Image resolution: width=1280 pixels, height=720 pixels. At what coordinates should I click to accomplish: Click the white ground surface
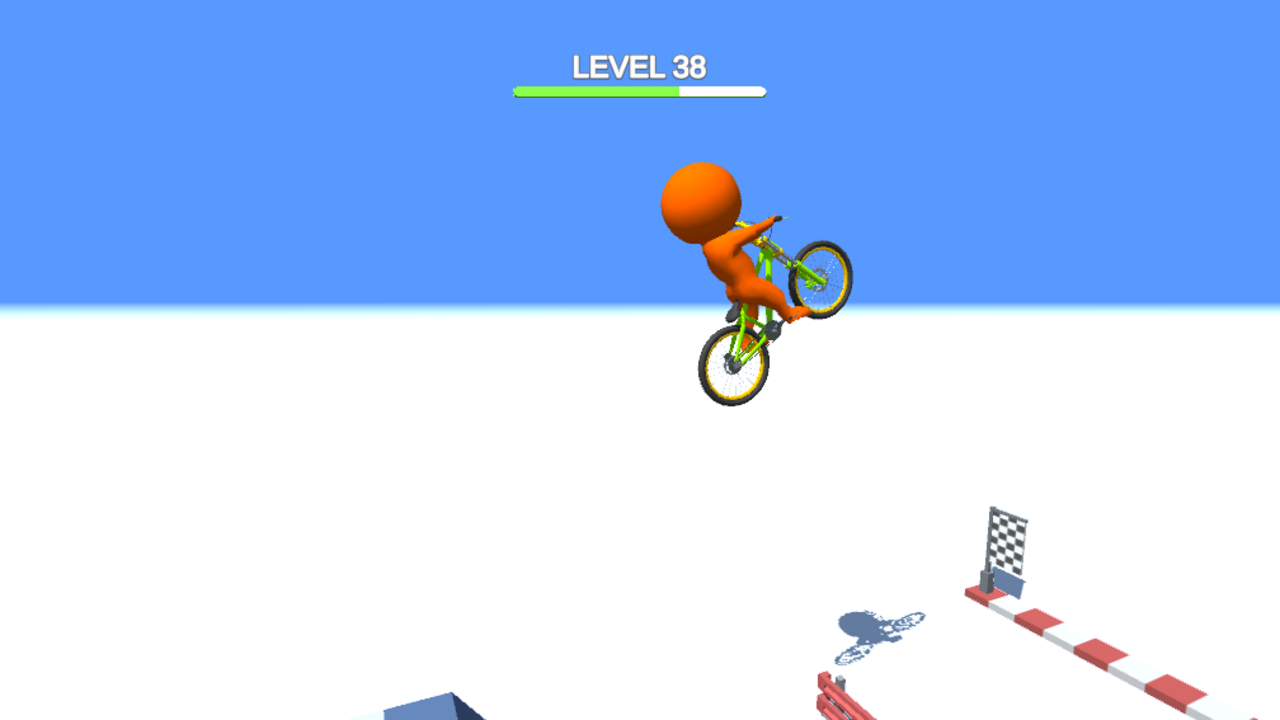coord(300,500)
